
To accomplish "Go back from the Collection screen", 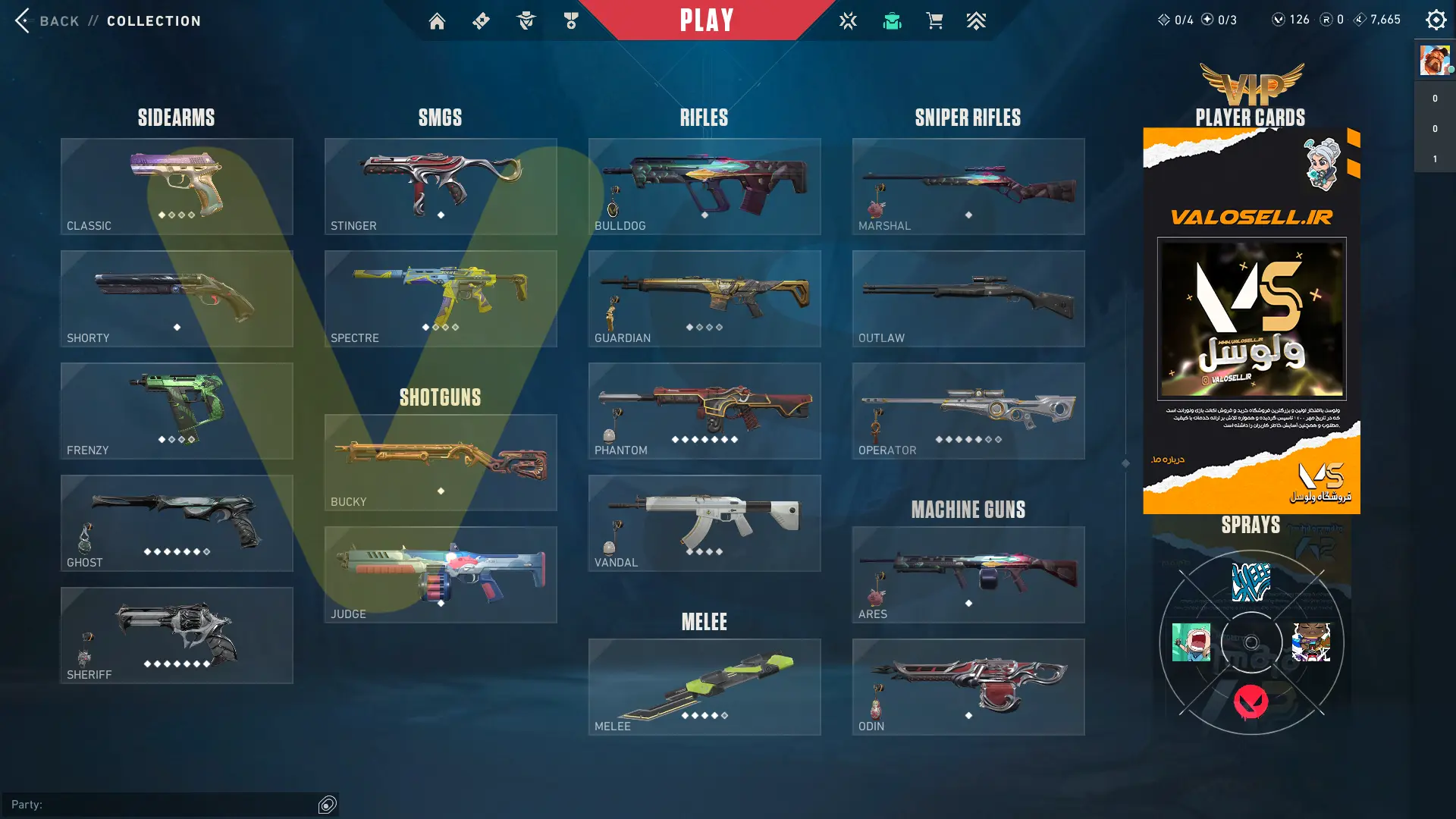I will pos(47,20).
